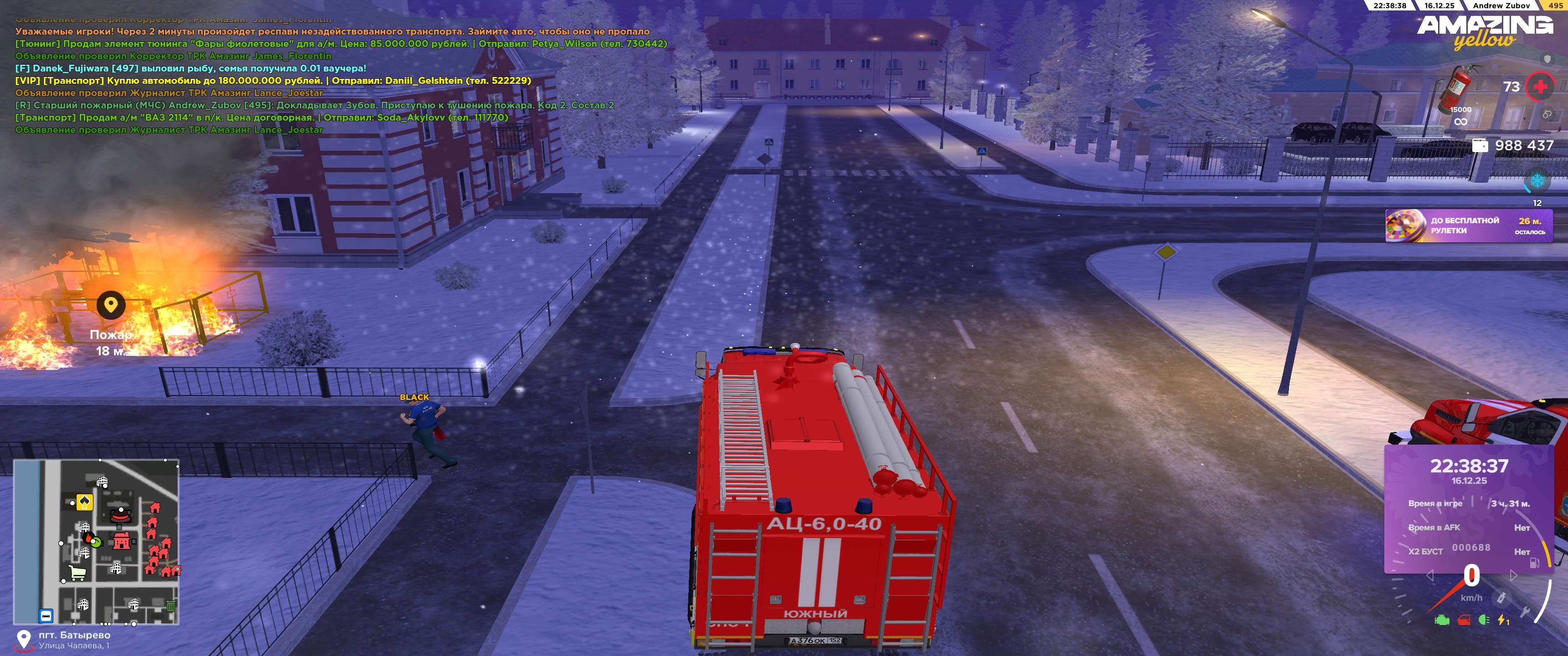
Task: Click the wallet money icon
Action: click(1480, 145)
